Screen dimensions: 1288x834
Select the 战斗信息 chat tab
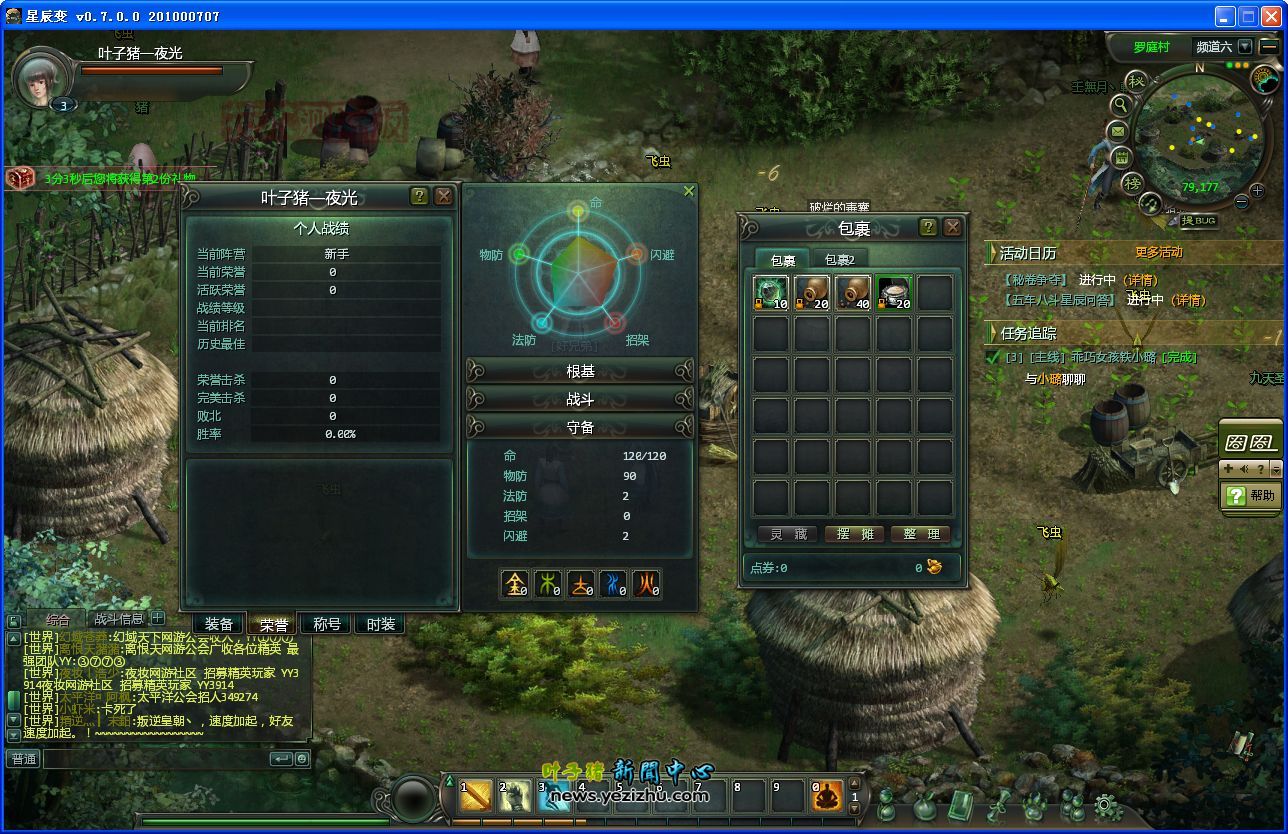tap(119, 619)
